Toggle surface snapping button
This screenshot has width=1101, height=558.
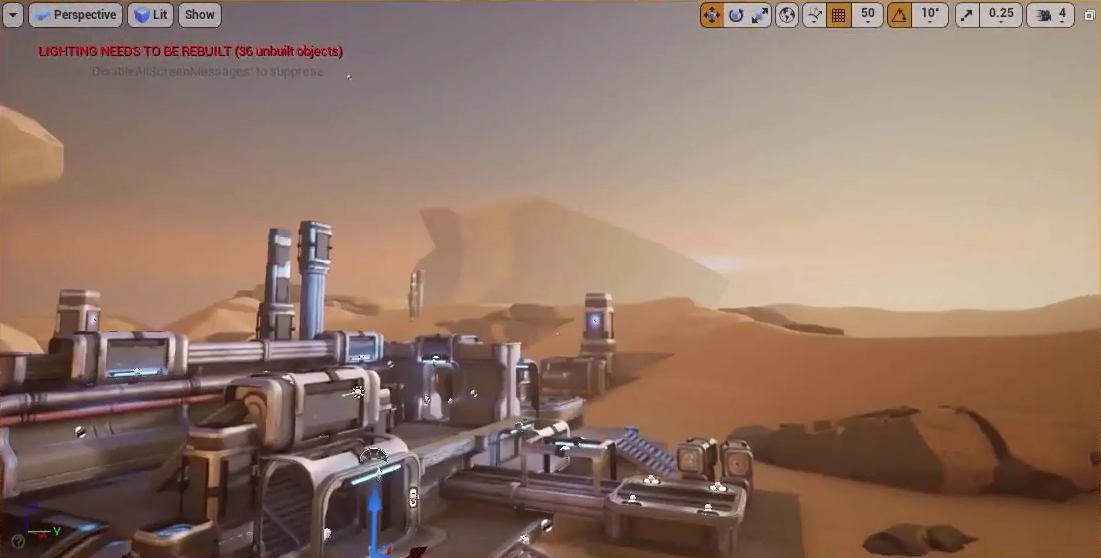click(814, 15)
